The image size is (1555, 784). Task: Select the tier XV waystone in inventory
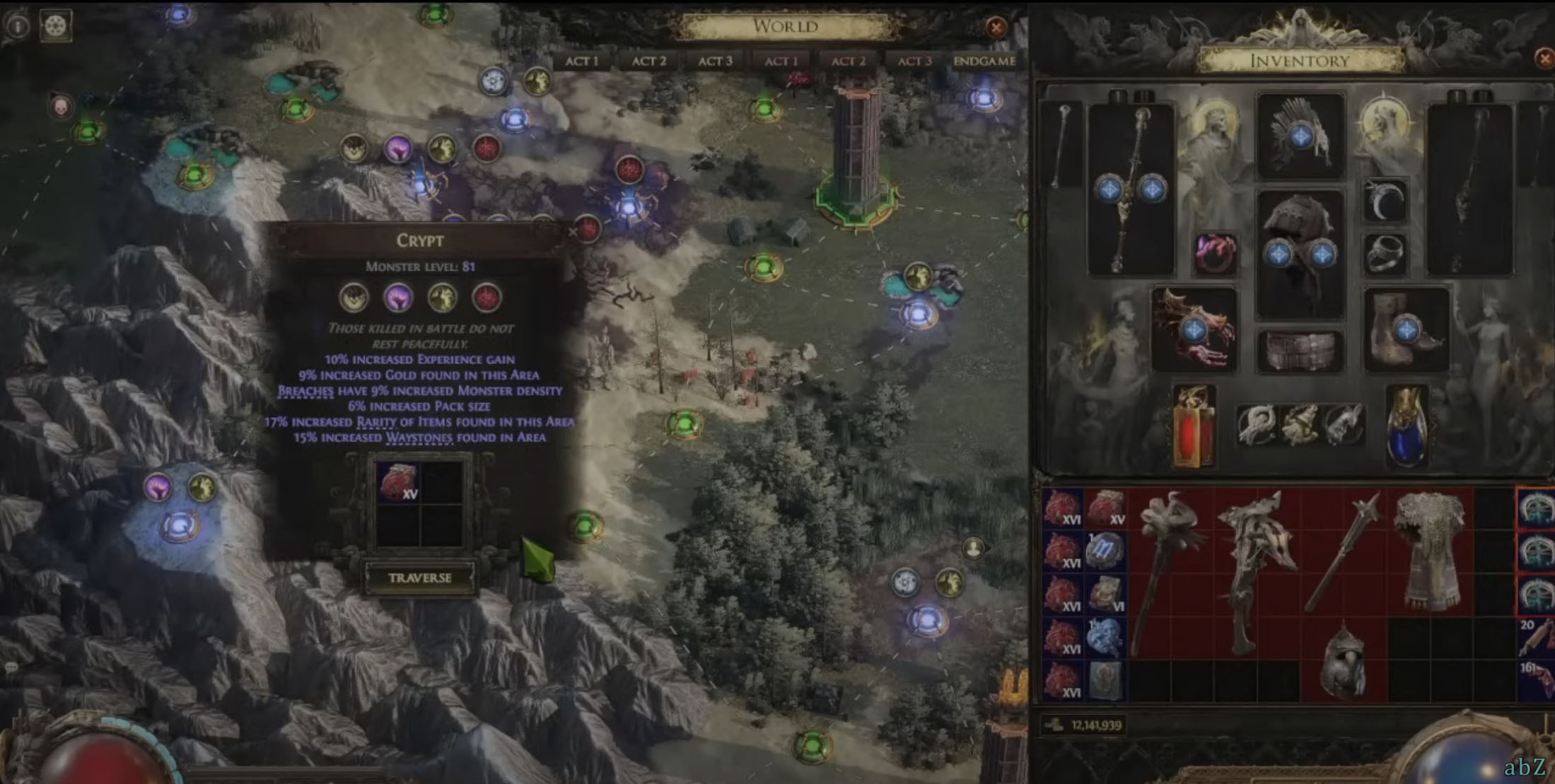[1106, 508]
